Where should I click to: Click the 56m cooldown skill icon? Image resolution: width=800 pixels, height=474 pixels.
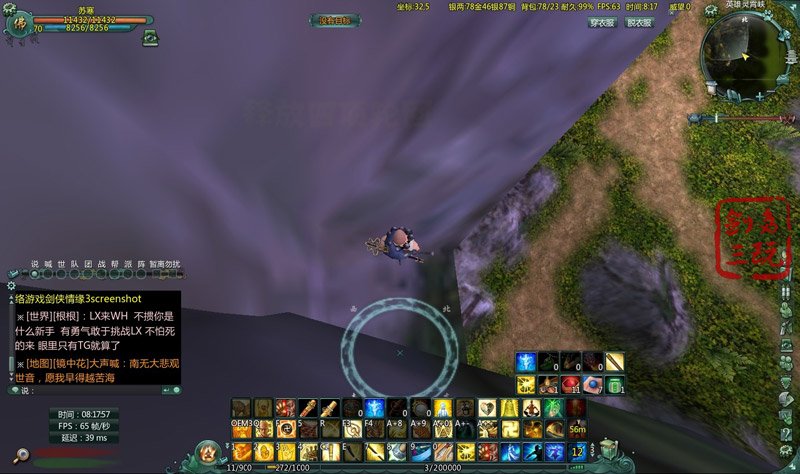(x=577, y=430)
